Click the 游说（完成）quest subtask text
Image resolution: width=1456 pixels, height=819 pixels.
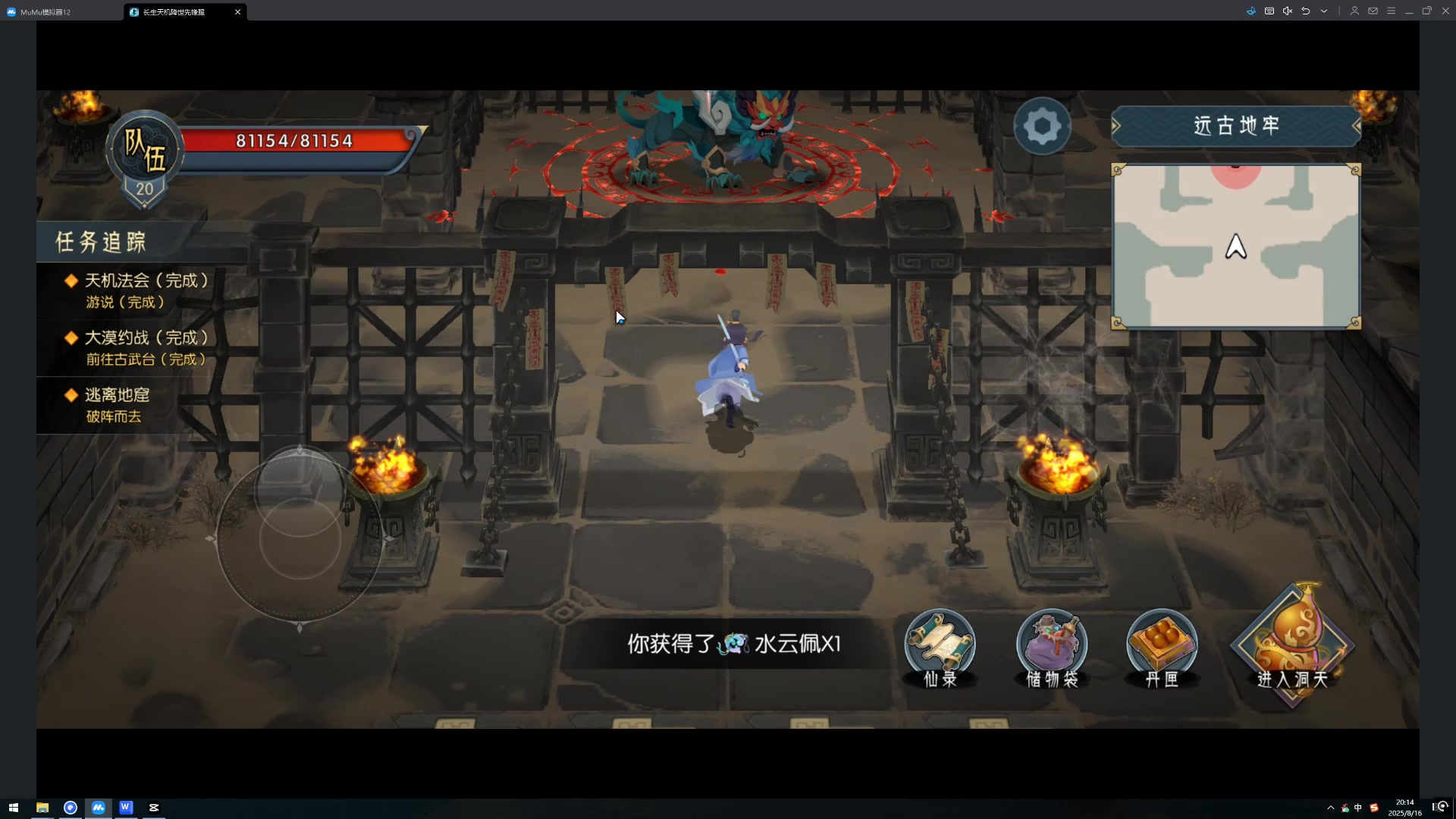[125, 302]
